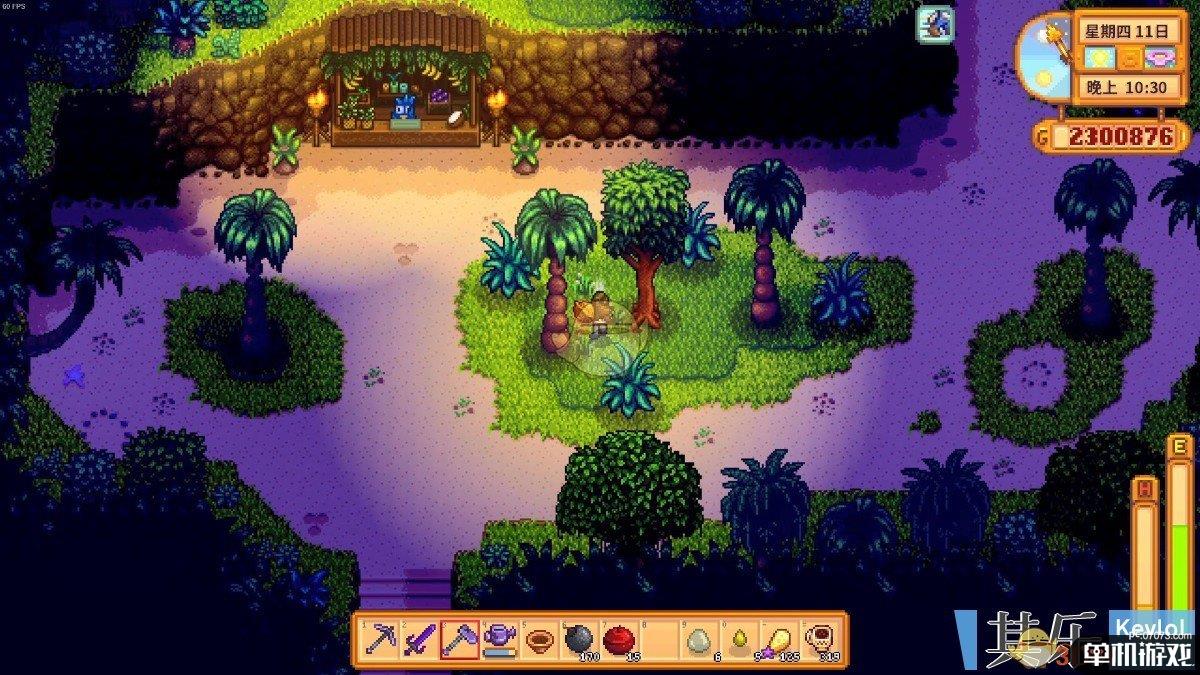Choose the highlighted axe slot
The image size is (1200, 675).
coord(459,640)
